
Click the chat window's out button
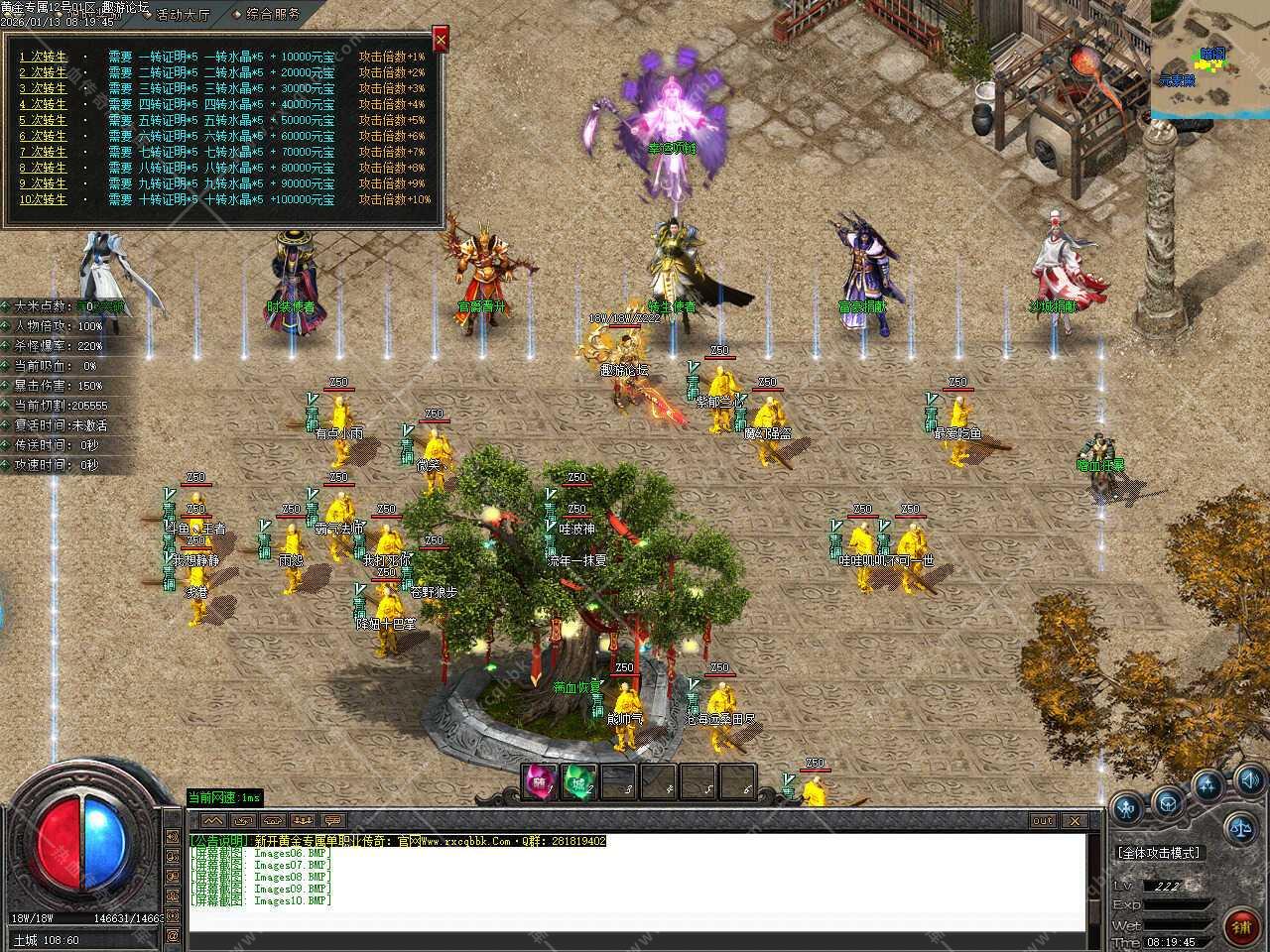1043,821
